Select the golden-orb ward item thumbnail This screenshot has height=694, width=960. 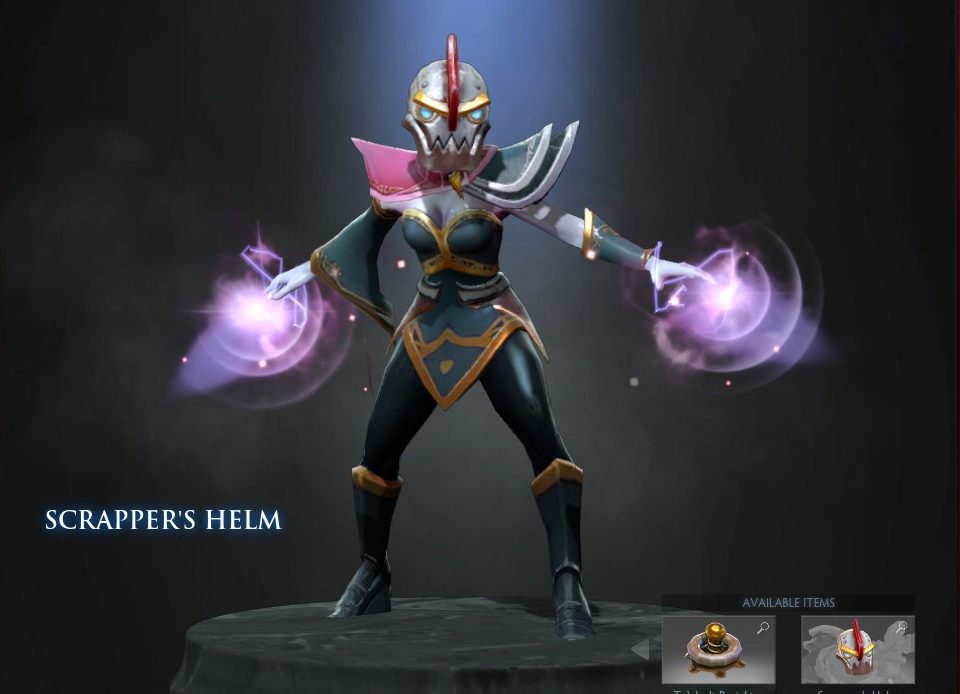coord(717,650)
